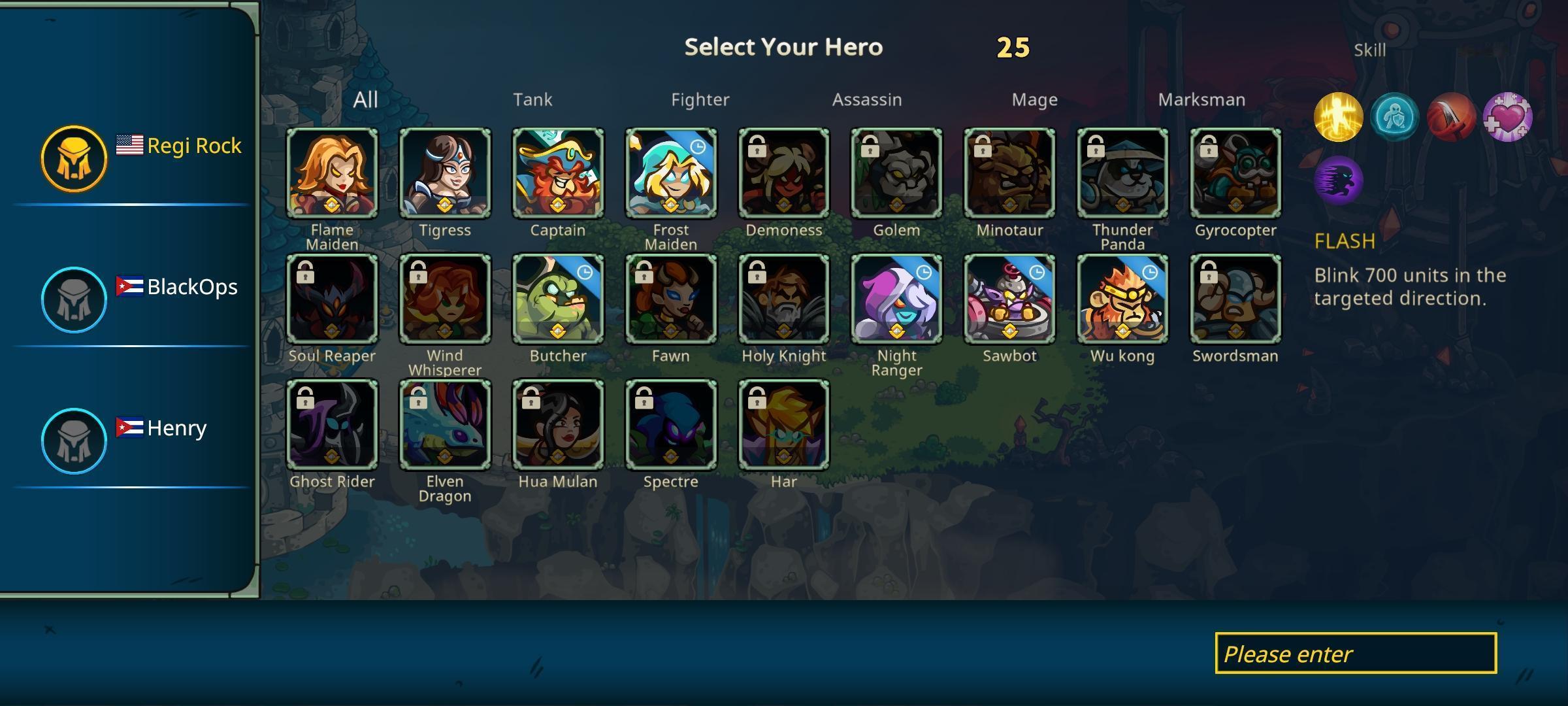Open the Assassin category tab
1568x706 pixels.
pyautogui.click(x=866, y=99)
